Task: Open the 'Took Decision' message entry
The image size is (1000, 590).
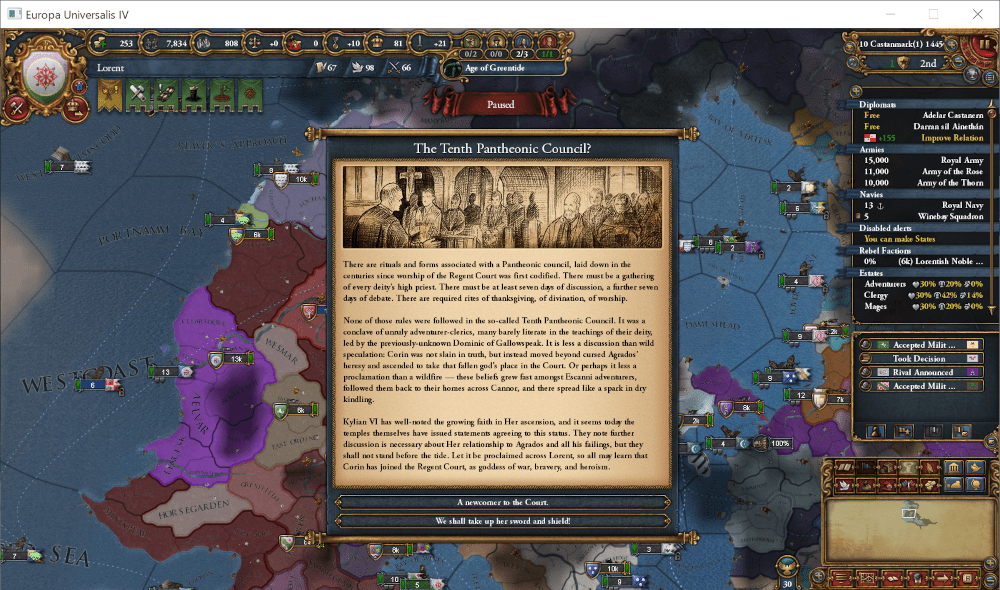Action: [x=920, y=358]
